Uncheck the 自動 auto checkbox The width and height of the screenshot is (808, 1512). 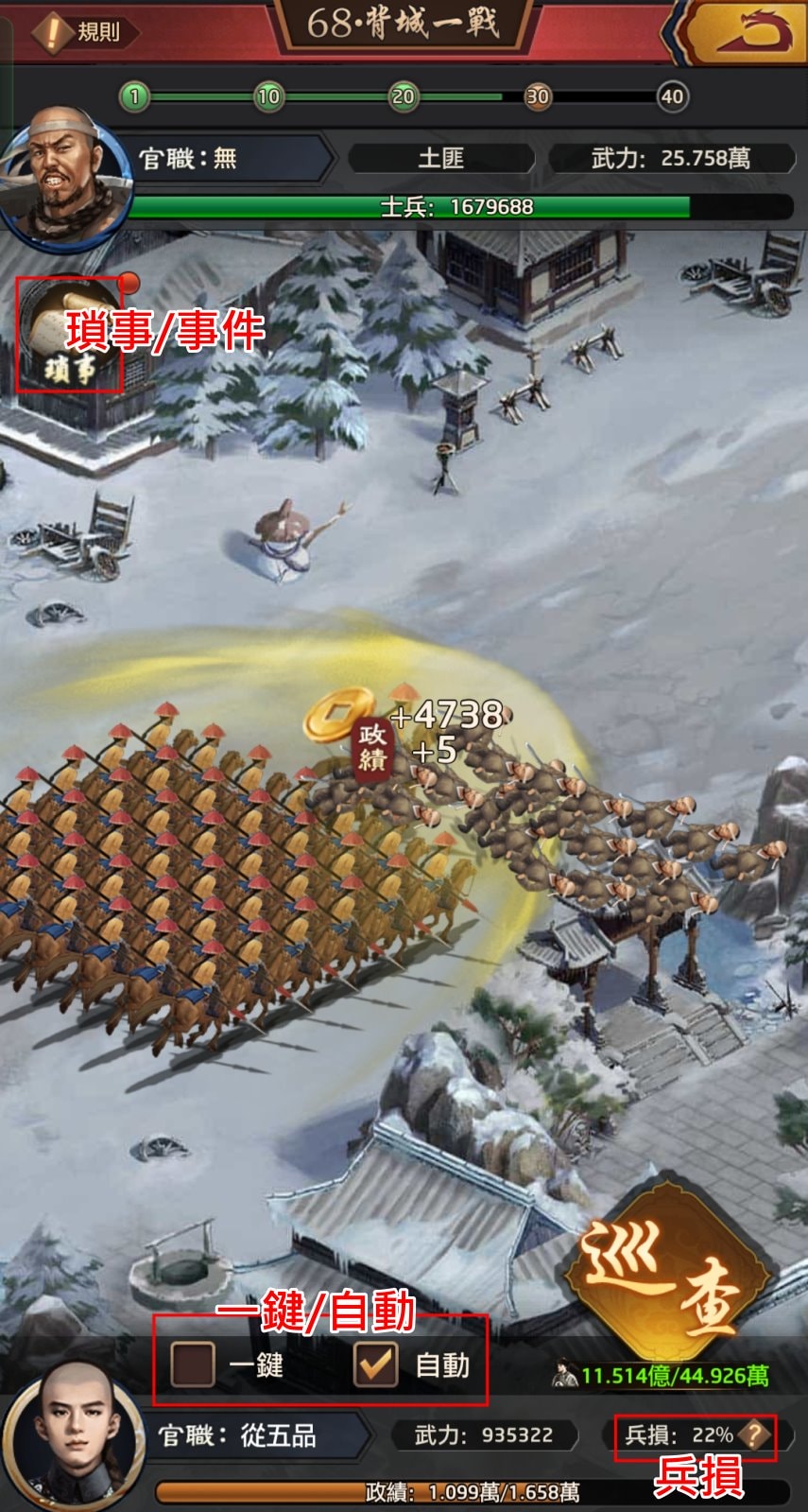[375, 1364]
